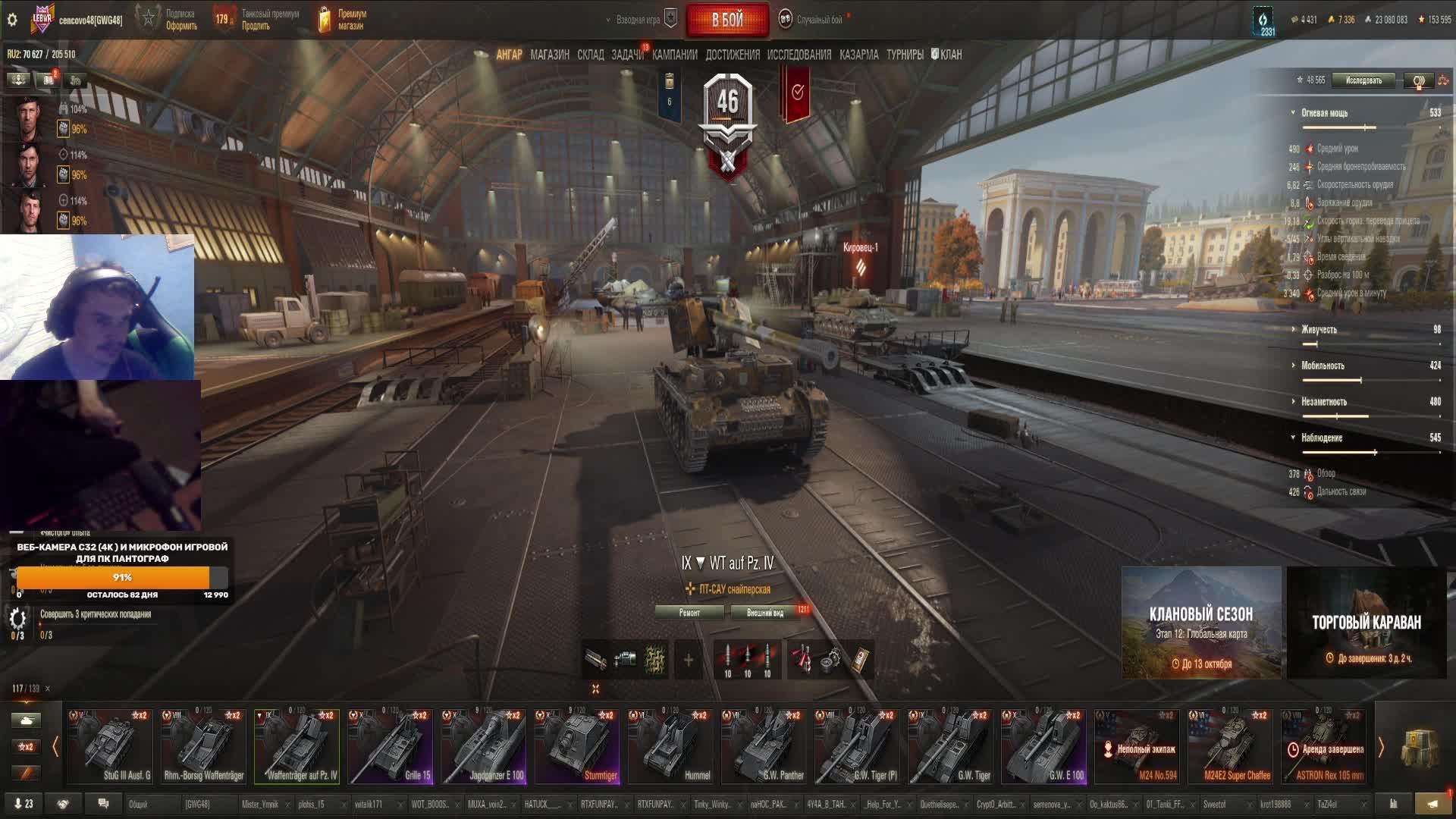This screenshot has height=819, width=1456.
Task: Open the Премиум магазин
Action: coord(343,20)
